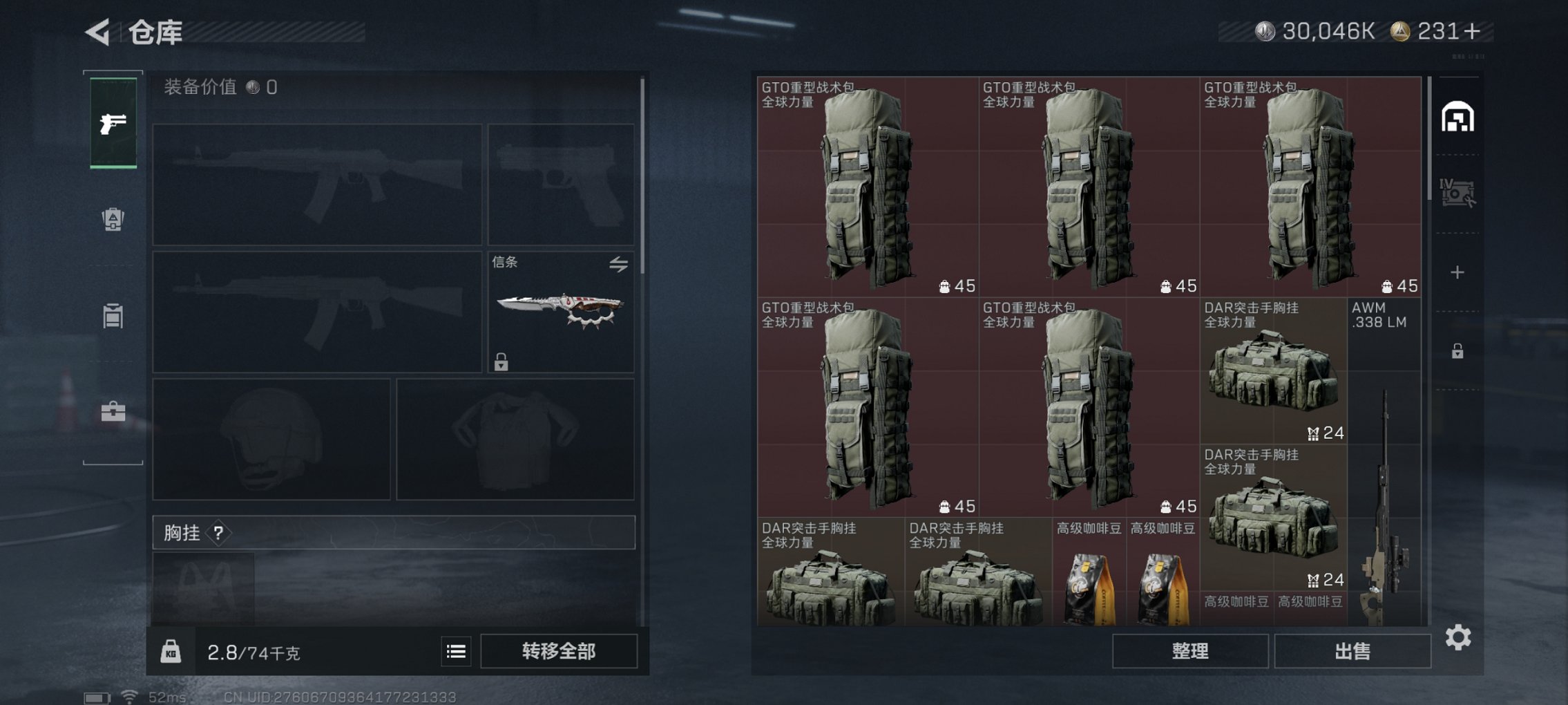Select the weapon loadout tab with pistol icon
The height and width of the screenshot is (705, 1568).
(x=114, y=124)
